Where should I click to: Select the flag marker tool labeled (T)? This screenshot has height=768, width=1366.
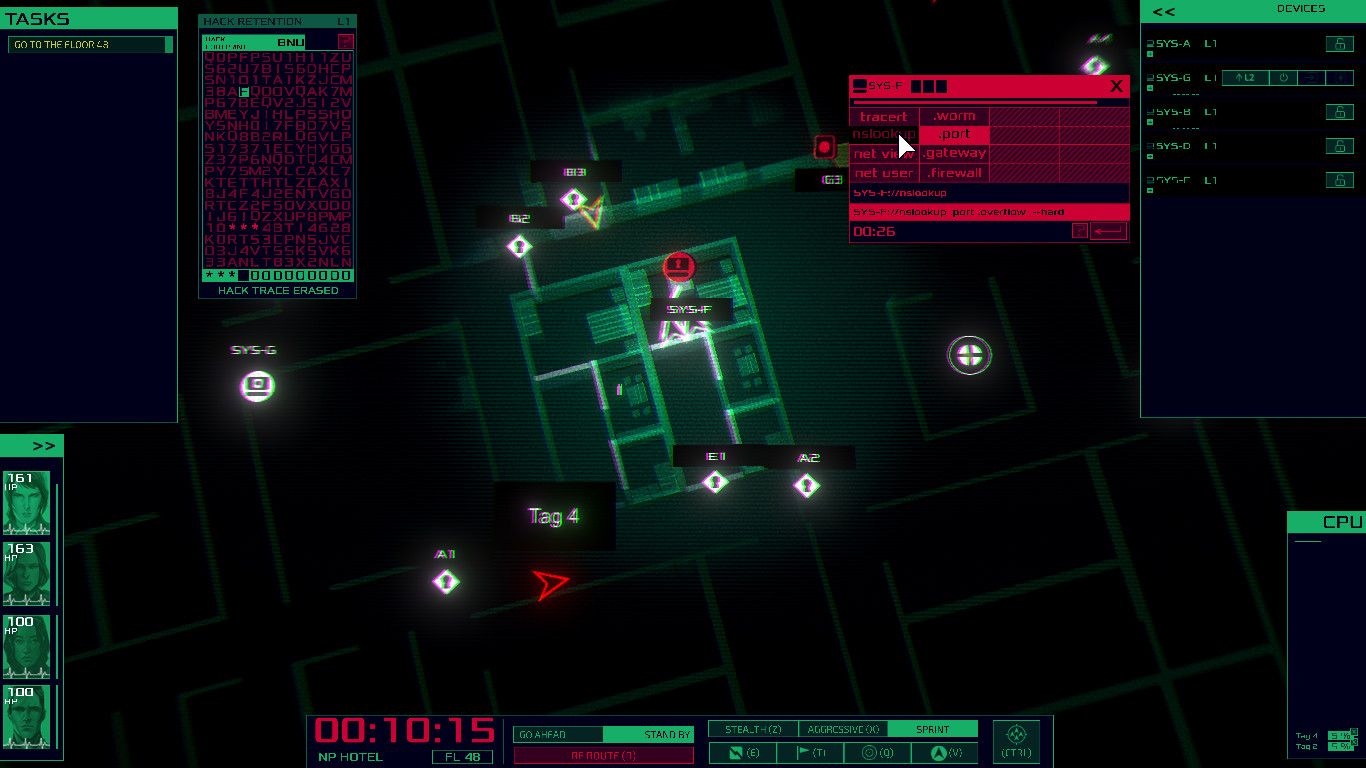tap(808, 752)
